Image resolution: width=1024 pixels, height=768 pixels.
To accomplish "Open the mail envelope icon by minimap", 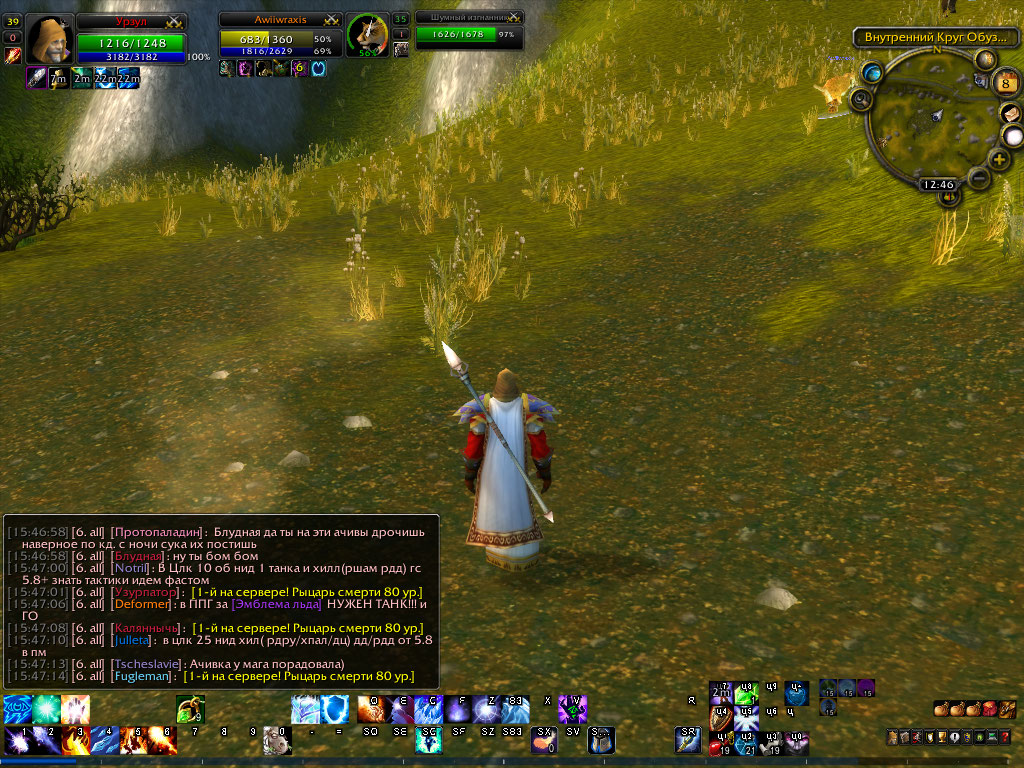I will [1008, 113].
